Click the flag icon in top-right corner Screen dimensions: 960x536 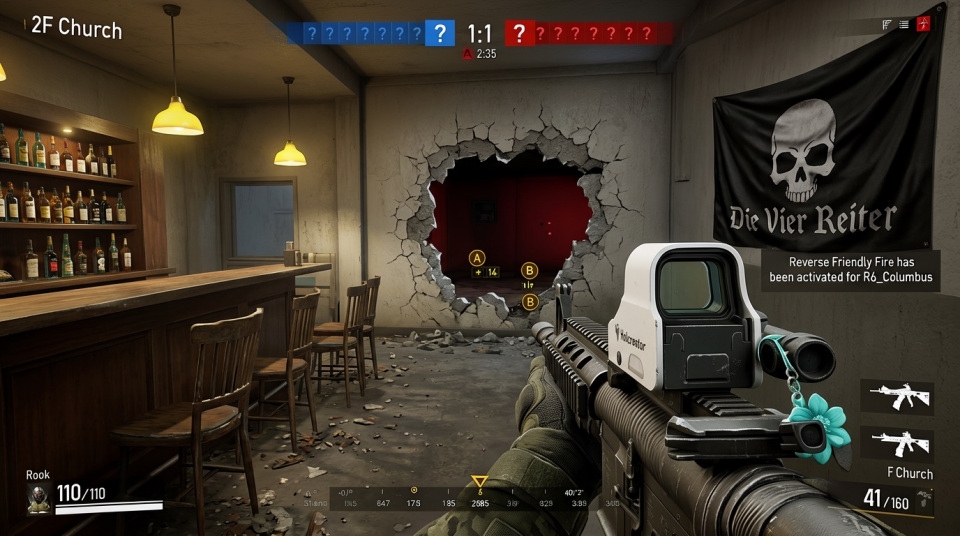click(x=886, y=24)
